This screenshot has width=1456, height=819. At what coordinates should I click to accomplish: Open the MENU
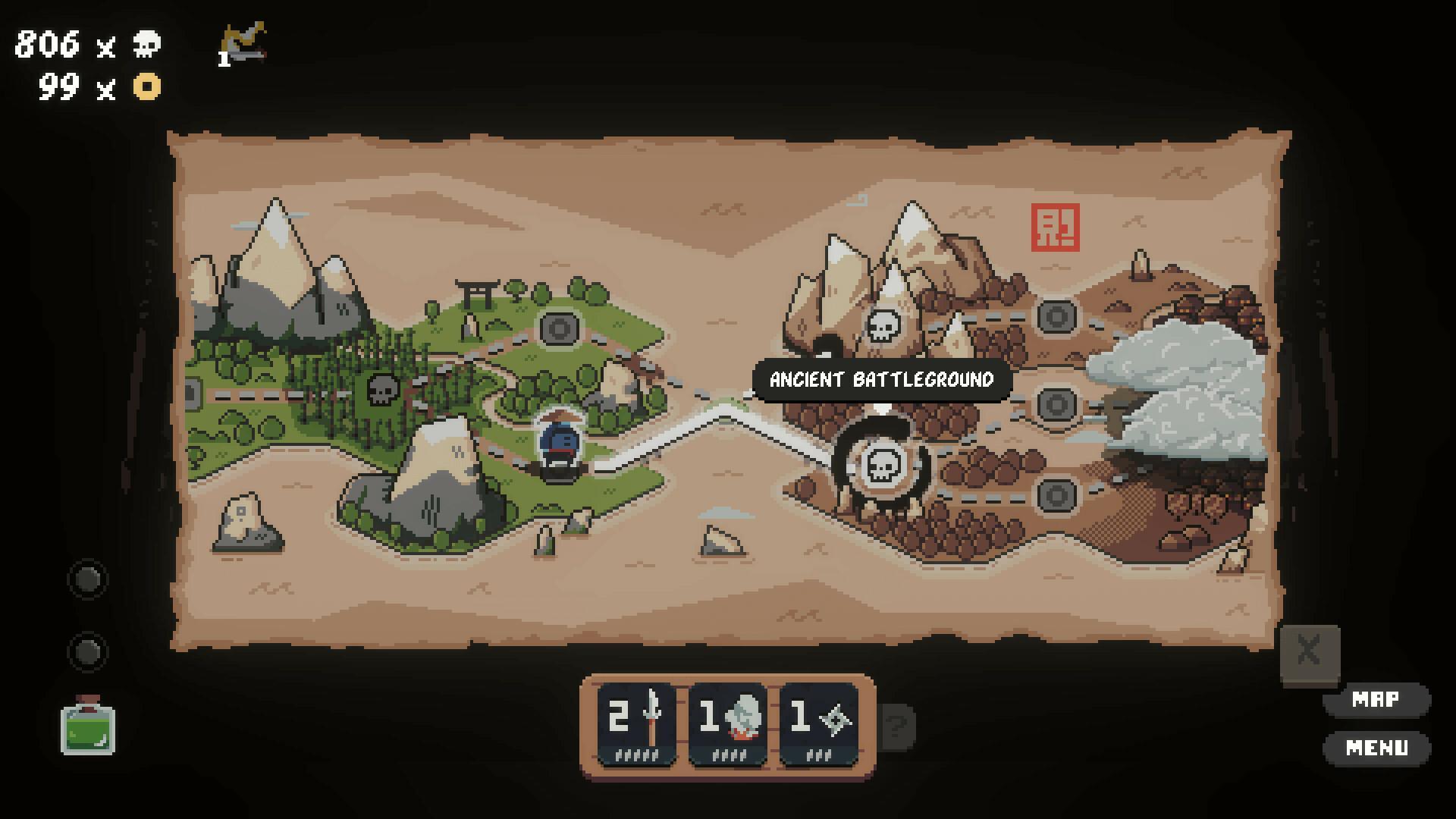click(1378, 746)
